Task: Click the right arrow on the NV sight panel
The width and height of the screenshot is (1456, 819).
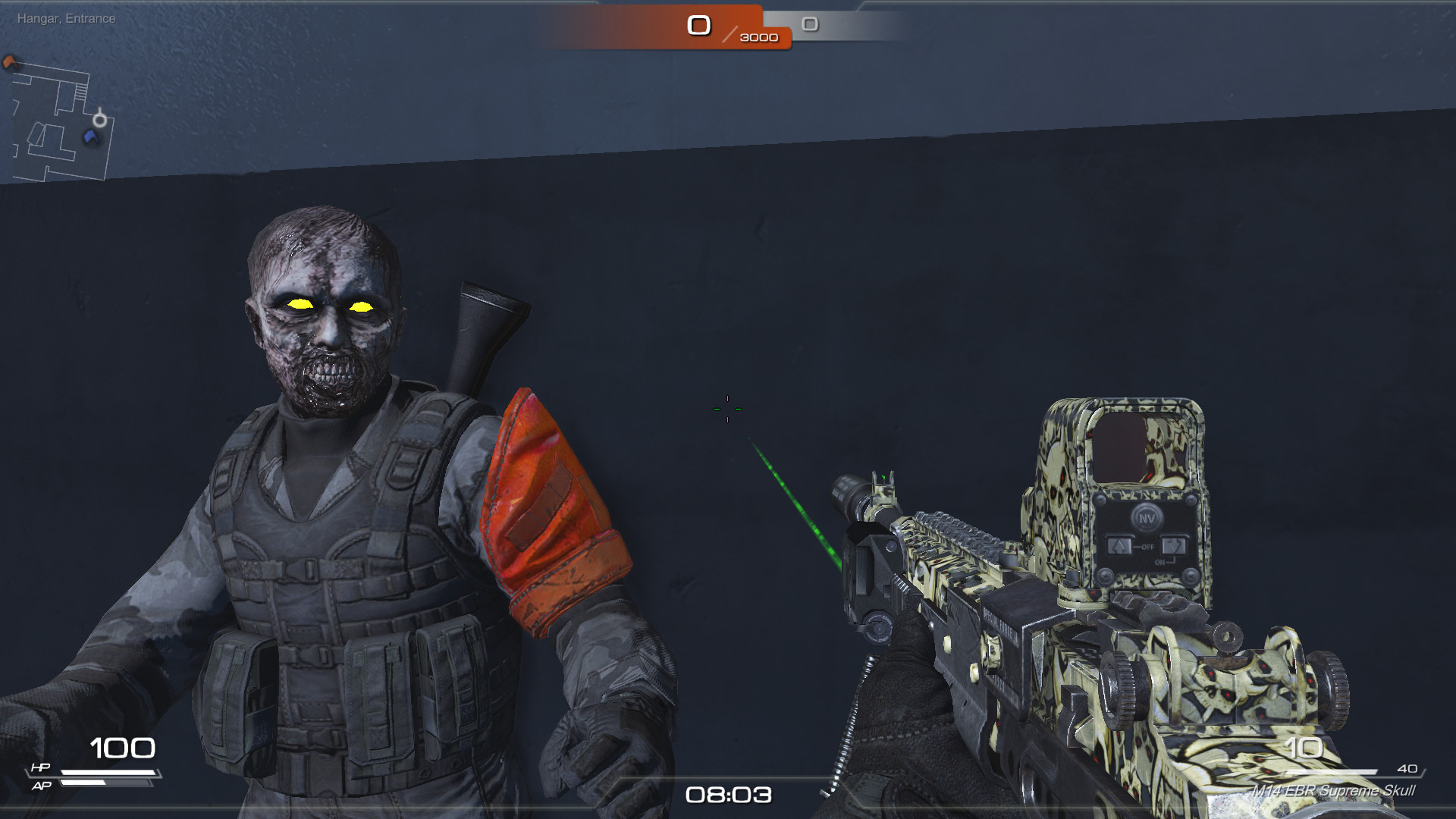Action: coord(1174,544)
